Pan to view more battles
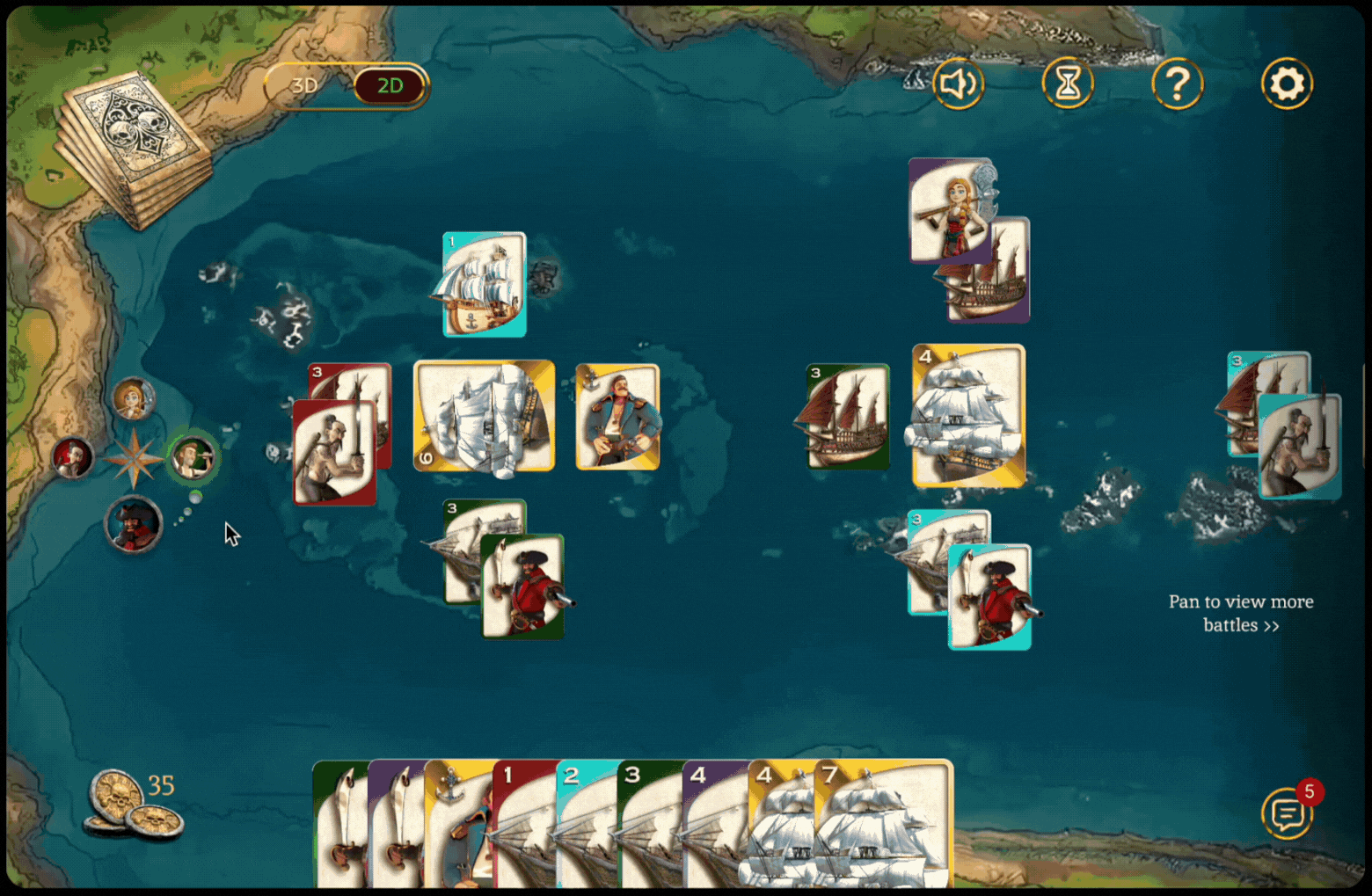Image resolution: width=1372 pixels, height=896 pixels. tap(1240, 613)
